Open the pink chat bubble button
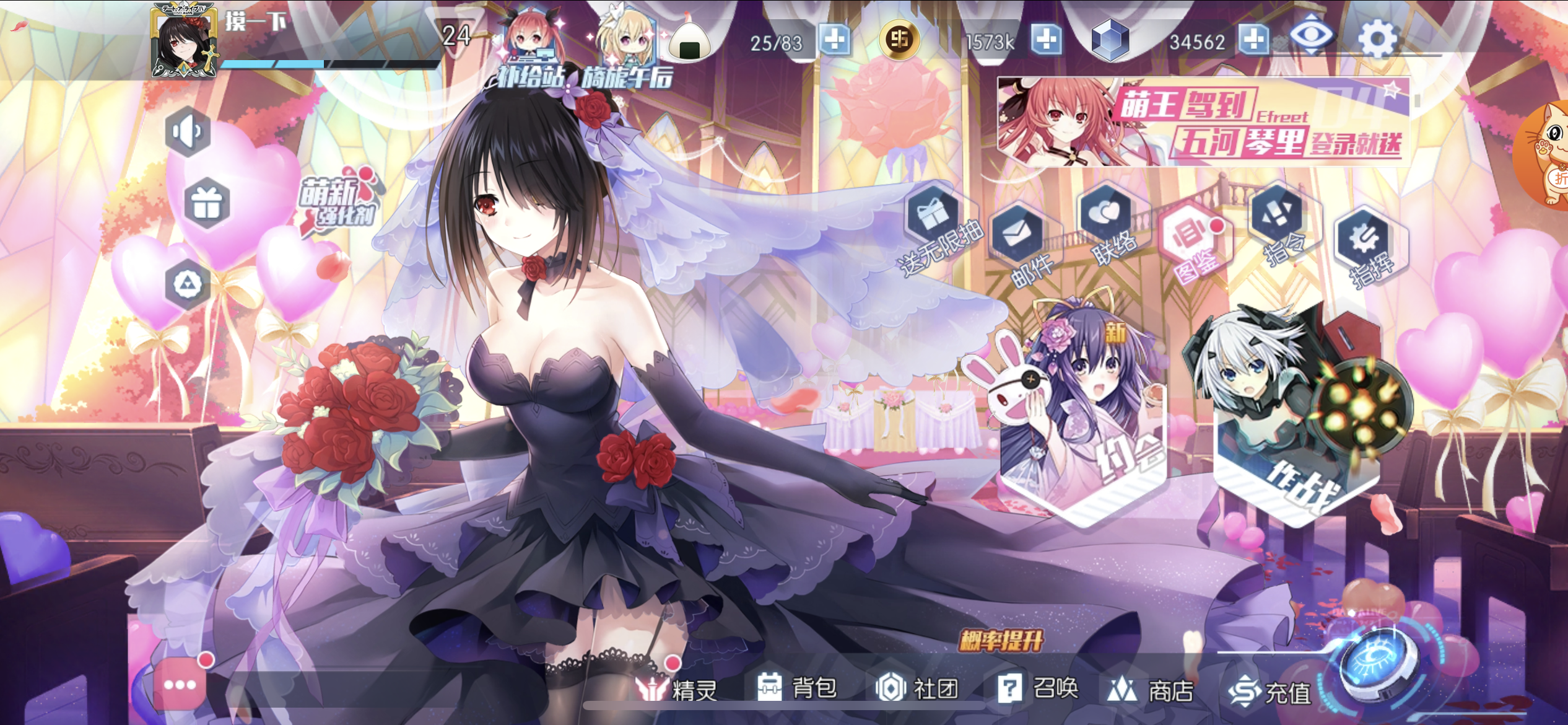 pos(180,684)
